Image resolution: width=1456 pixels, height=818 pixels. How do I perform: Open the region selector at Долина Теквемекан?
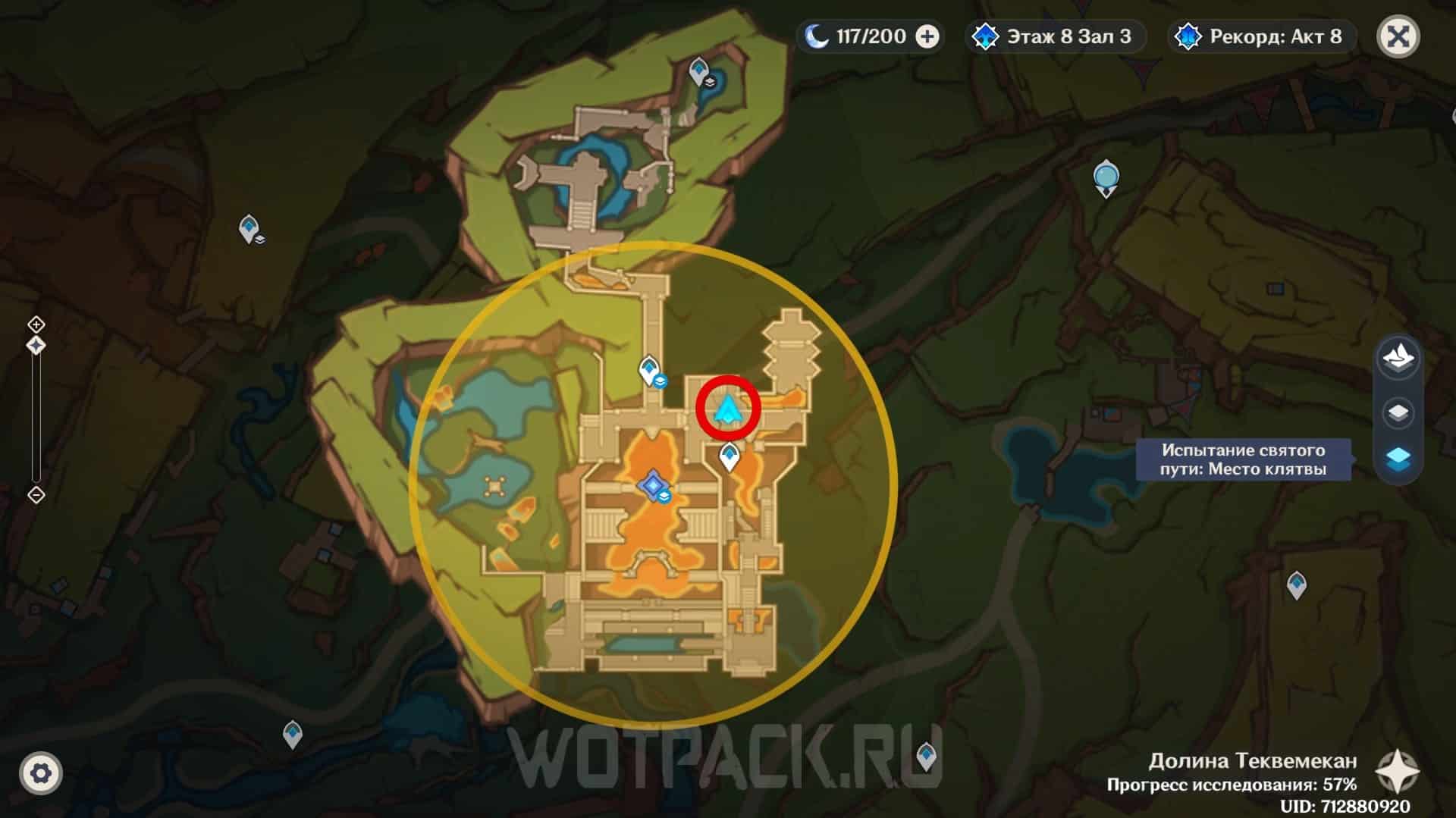(x=1397, y=773)
